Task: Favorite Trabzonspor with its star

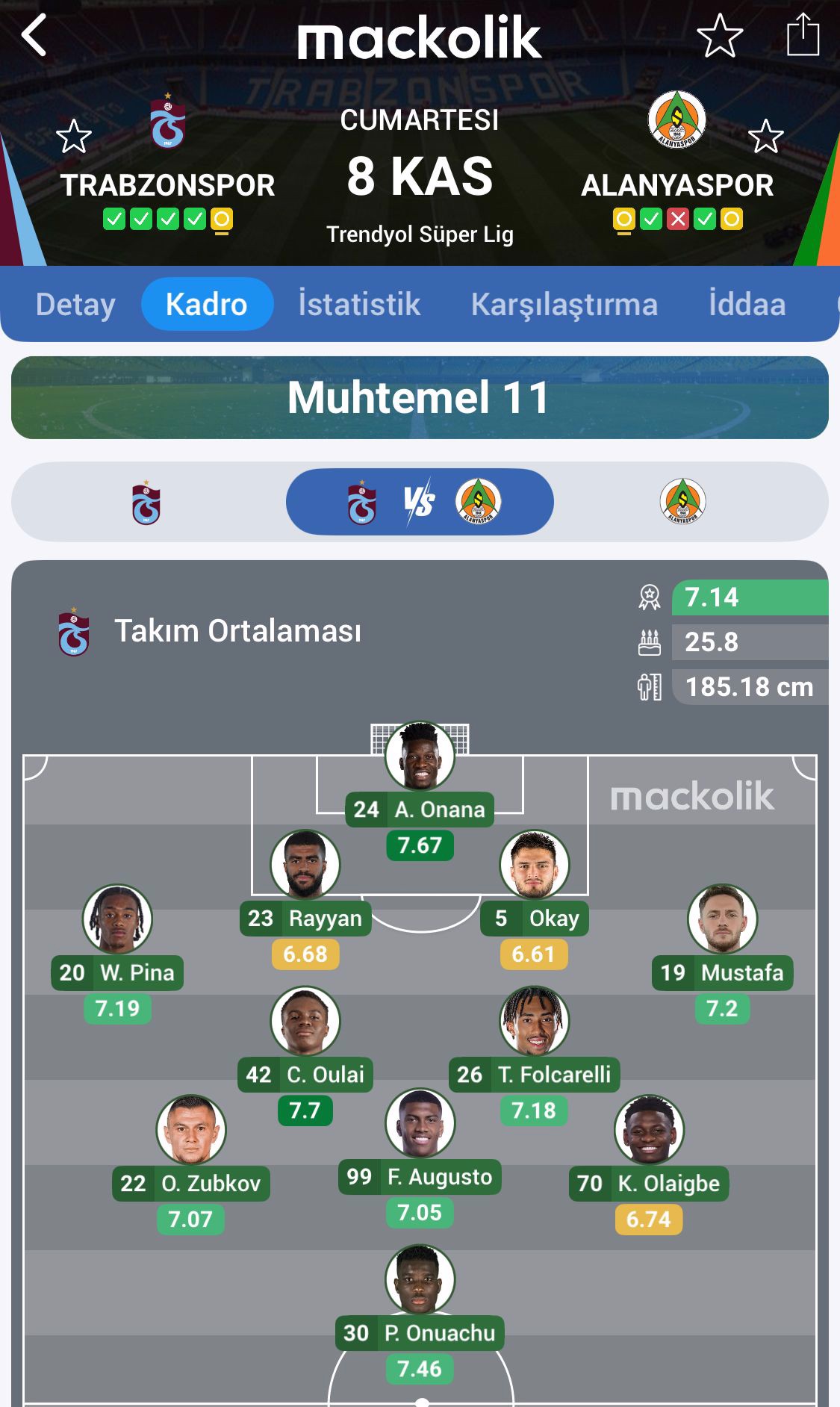Action: (74, 137)
